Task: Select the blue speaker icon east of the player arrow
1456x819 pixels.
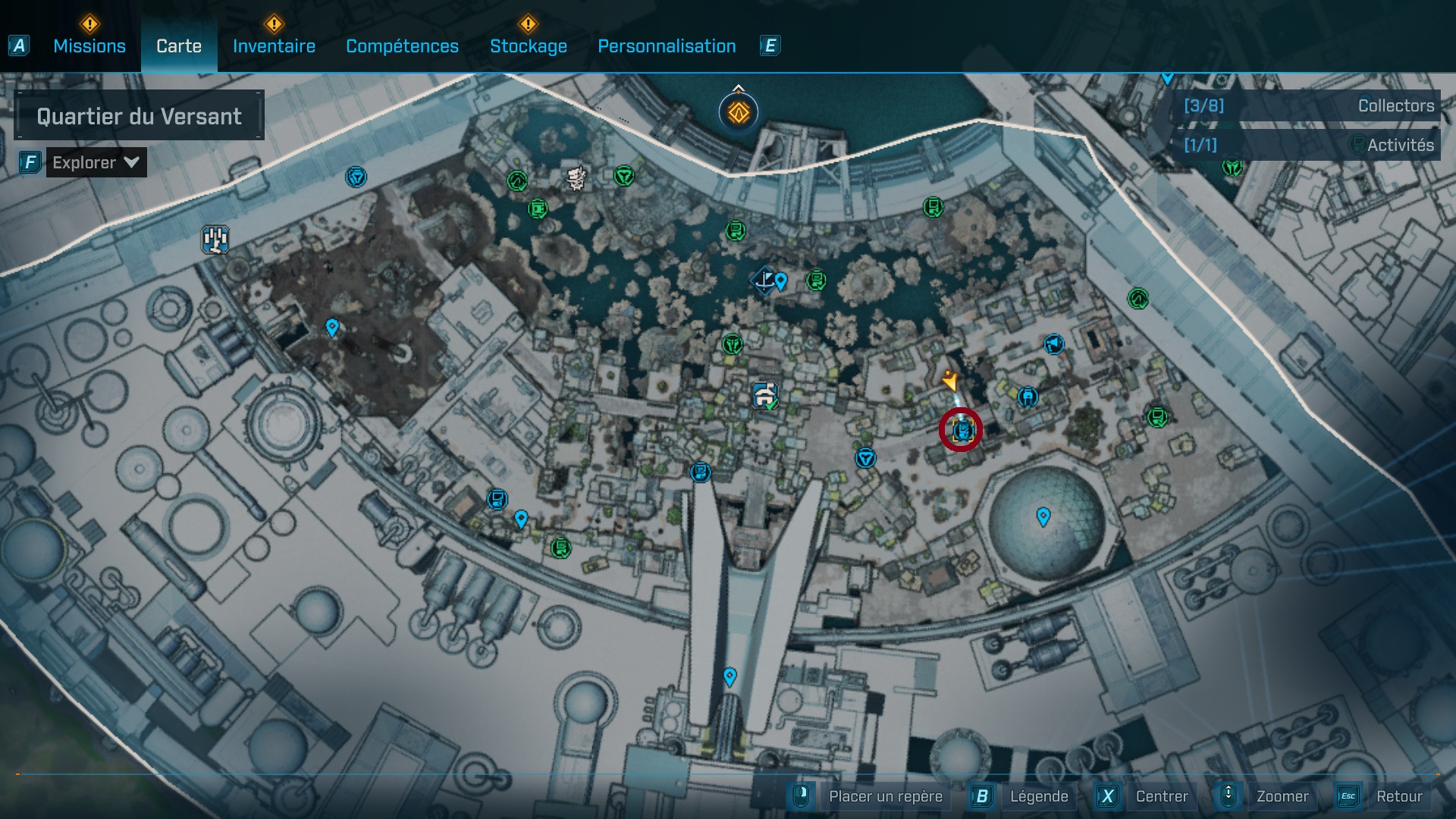Action: 1053,345
